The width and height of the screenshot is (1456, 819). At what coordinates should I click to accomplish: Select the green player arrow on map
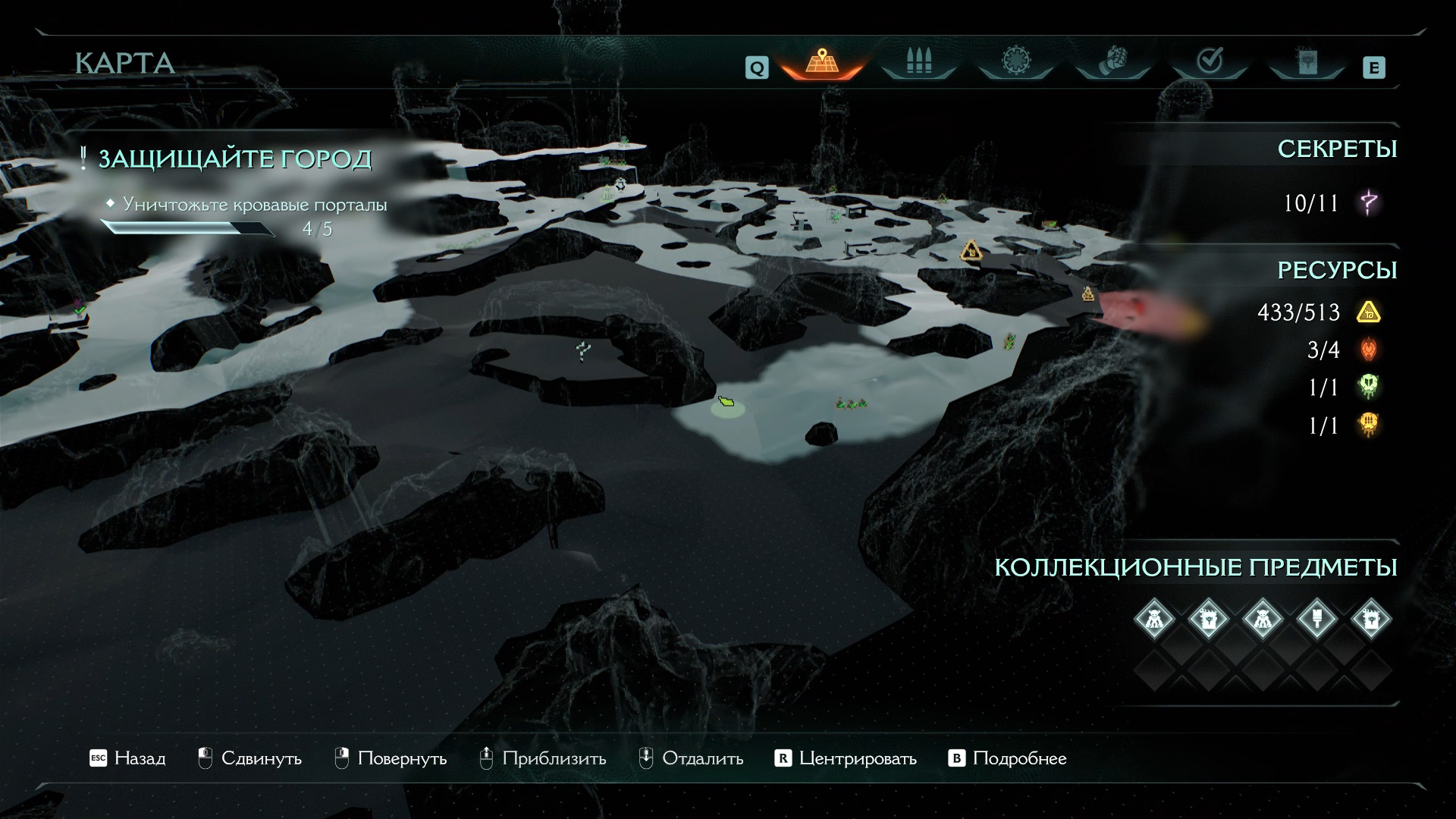coord(726,401)
